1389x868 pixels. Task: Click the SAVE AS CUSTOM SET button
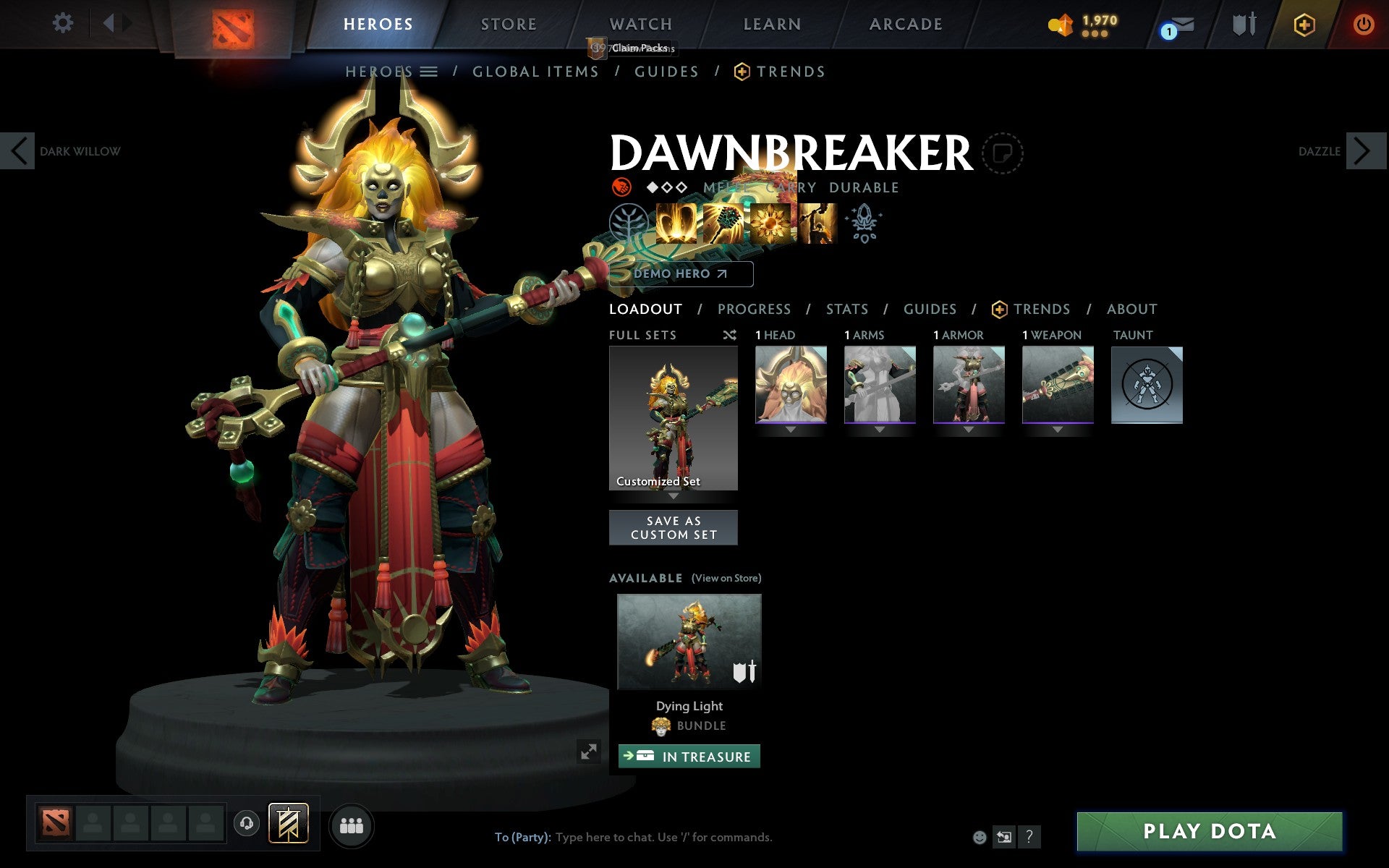(x=674, y=527)
